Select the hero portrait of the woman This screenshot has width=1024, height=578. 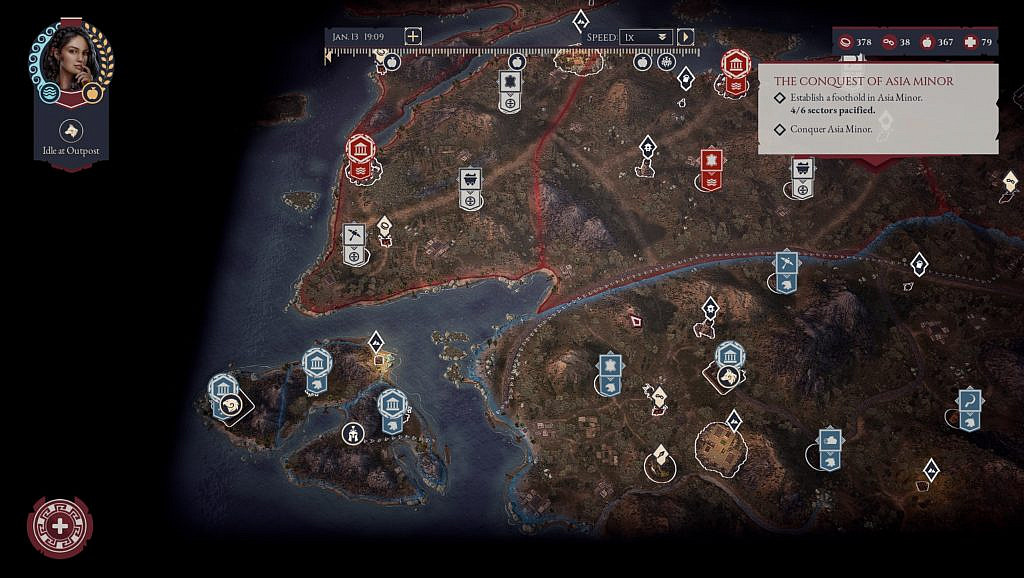click(70, 59)
